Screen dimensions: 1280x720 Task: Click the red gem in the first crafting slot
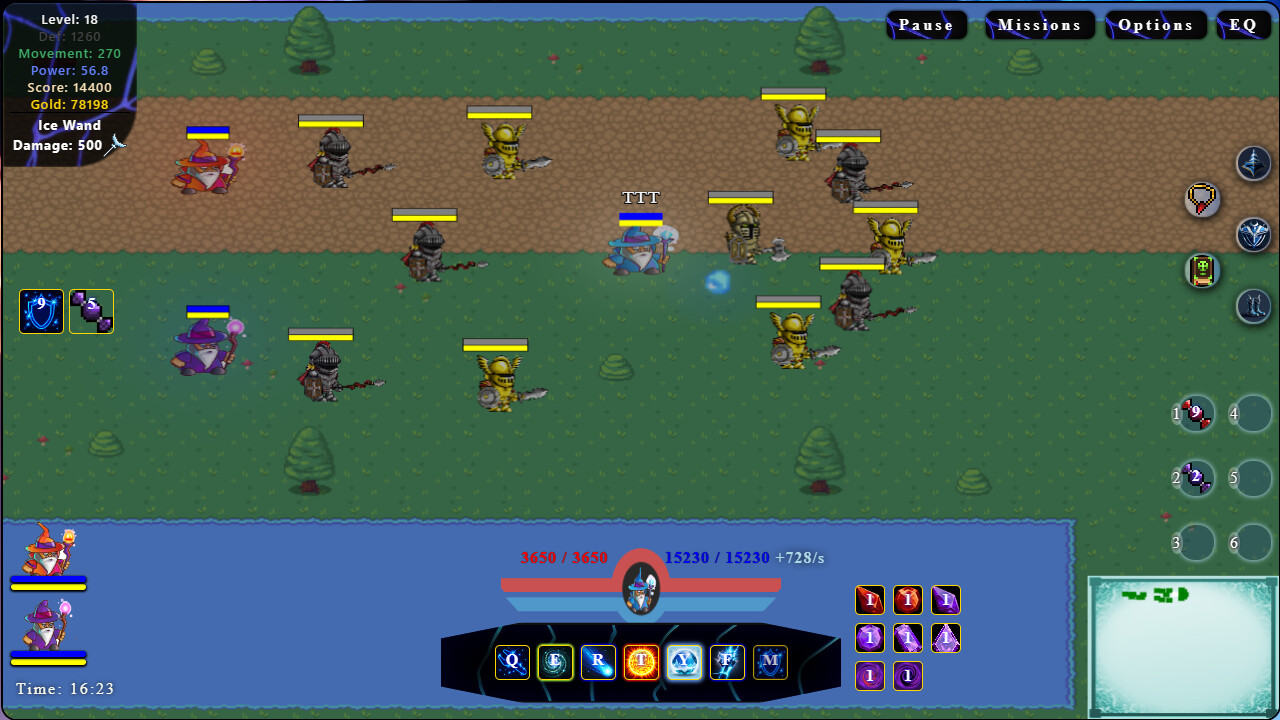point(869,600)
